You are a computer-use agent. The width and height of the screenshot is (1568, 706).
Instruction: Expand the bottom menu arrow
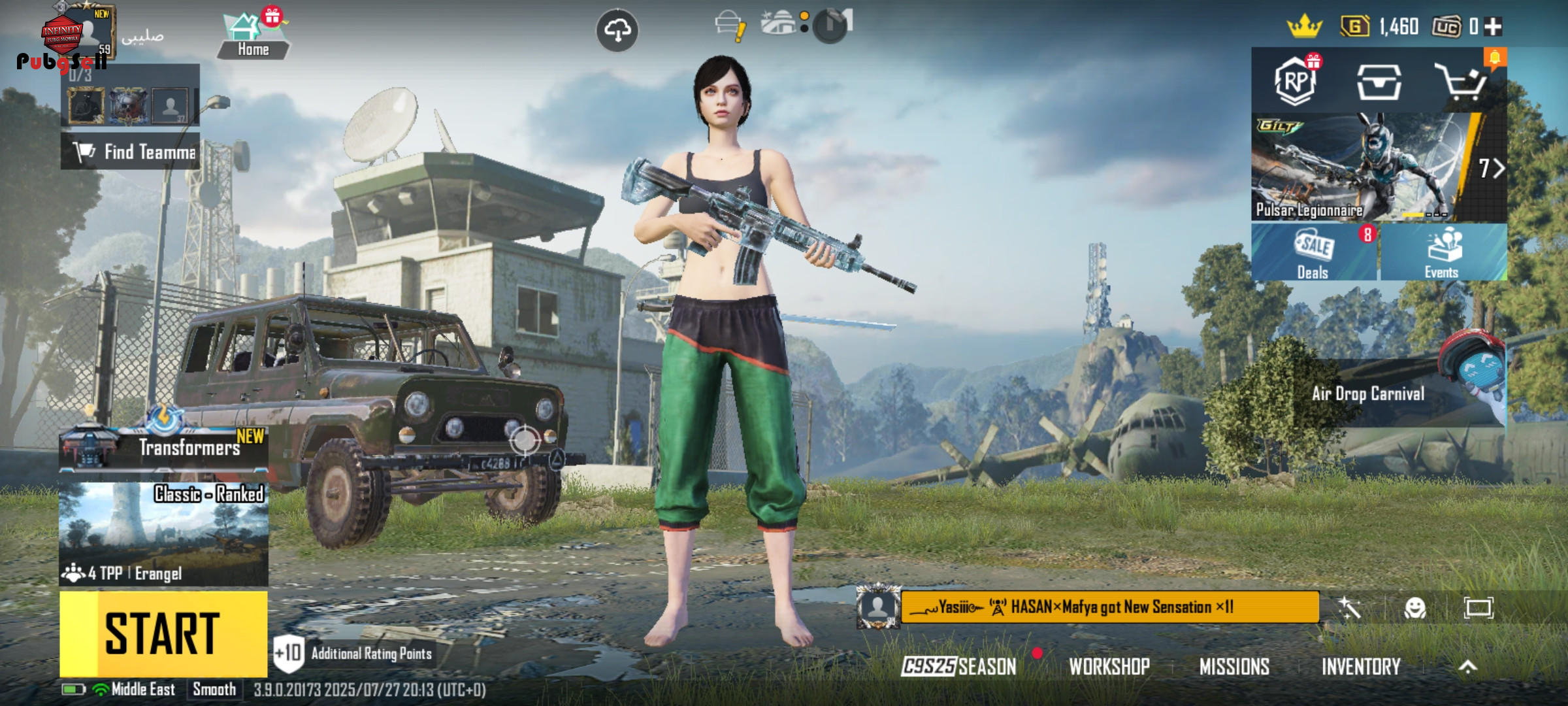pos(1467,667)
